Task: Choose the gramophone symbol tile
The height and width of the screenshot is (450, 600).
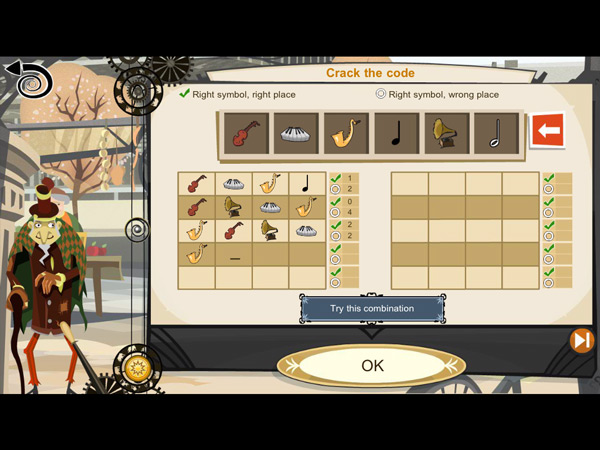Action: coord(446,133)
